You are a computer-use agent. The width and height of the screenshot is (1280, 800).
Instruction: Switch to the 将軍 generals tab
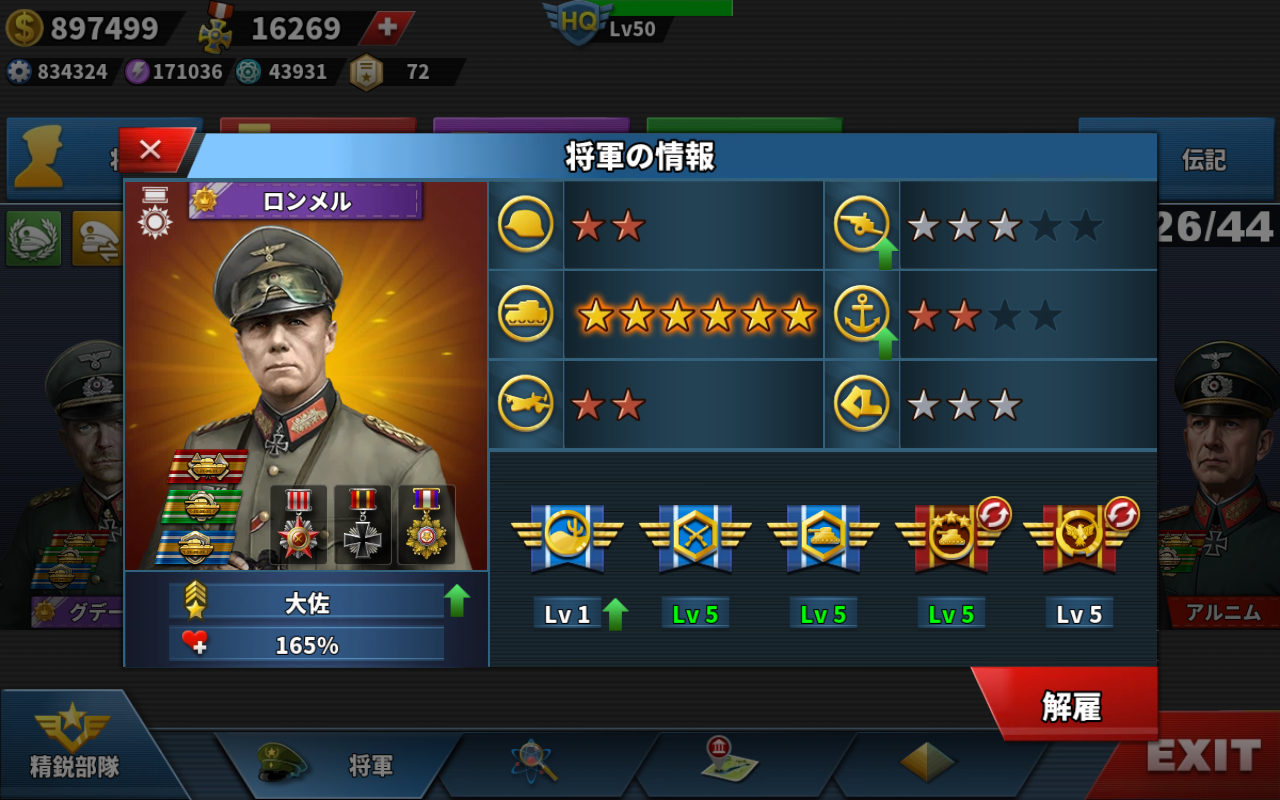coord(340,765)
